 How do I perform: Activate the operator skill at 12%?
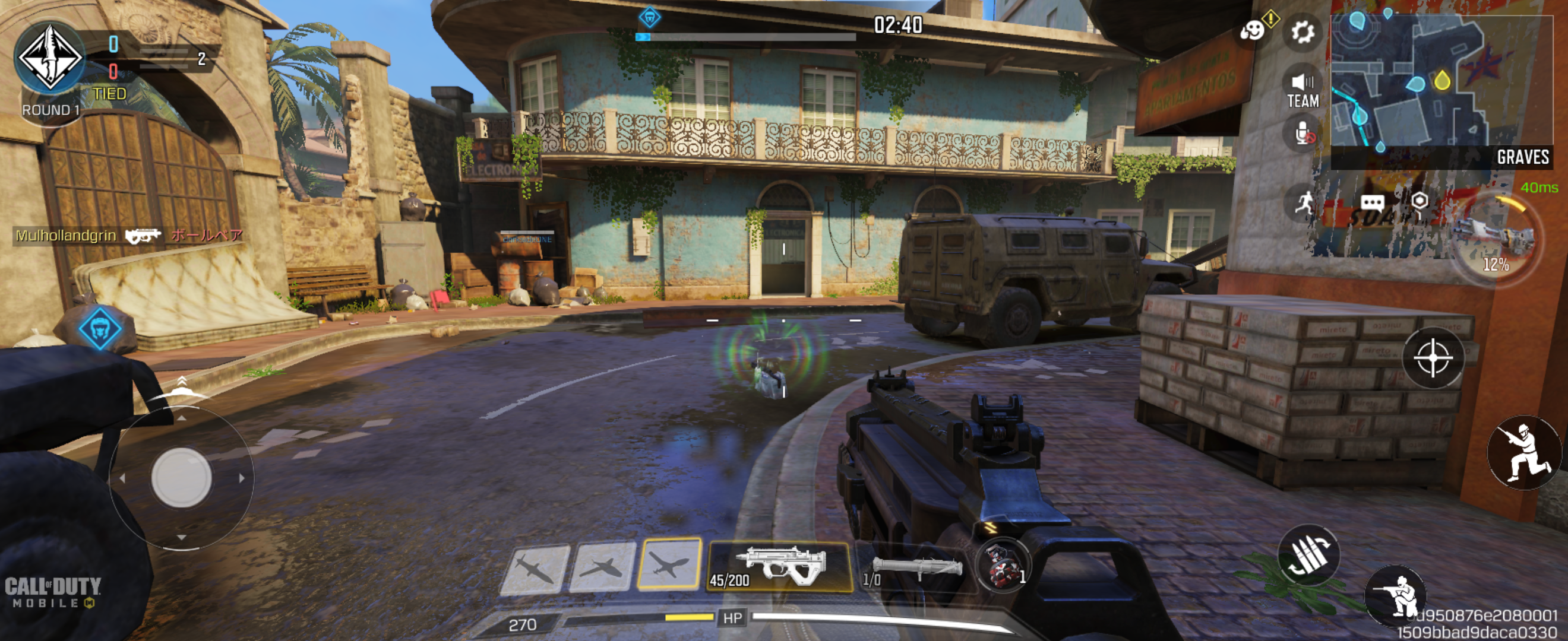click(x=1496, y=240)
